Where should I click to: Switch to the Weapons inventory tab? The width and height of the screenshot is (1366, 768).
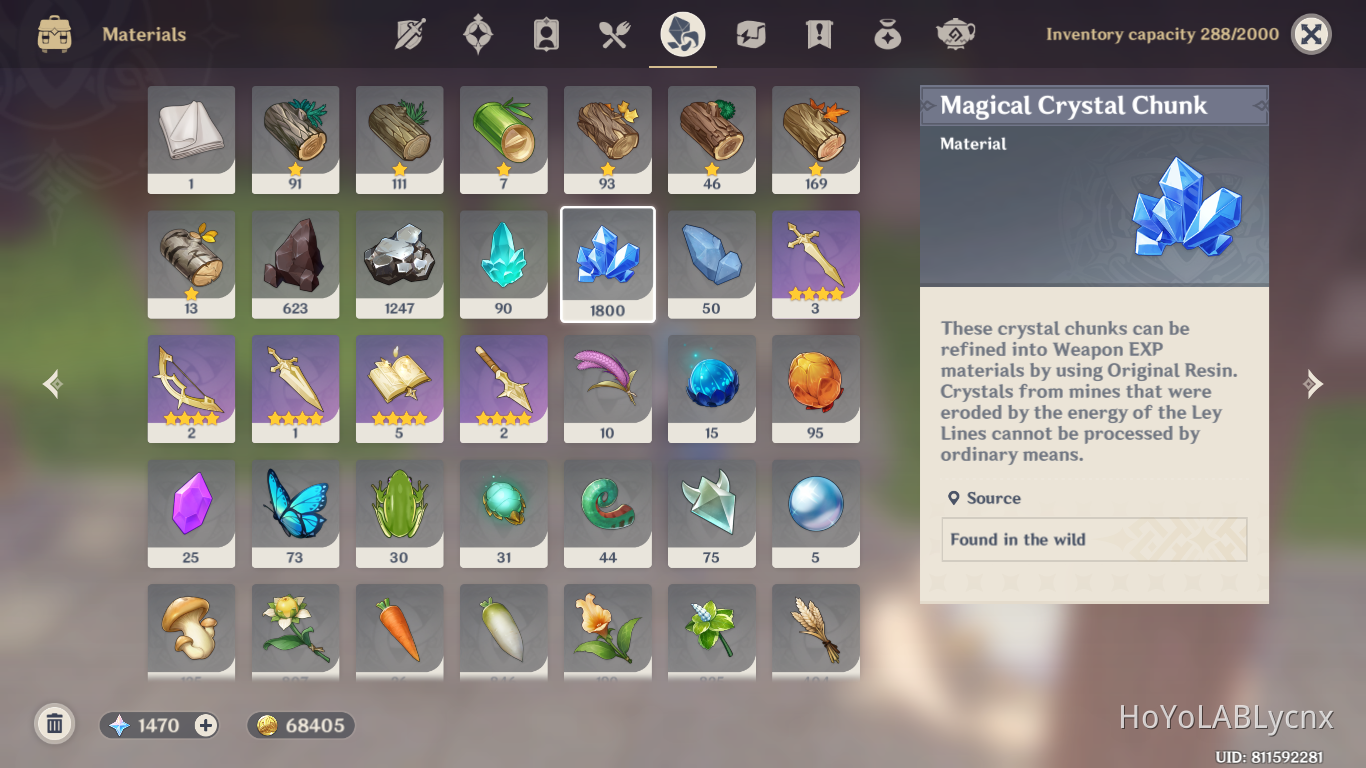[410, 33]
